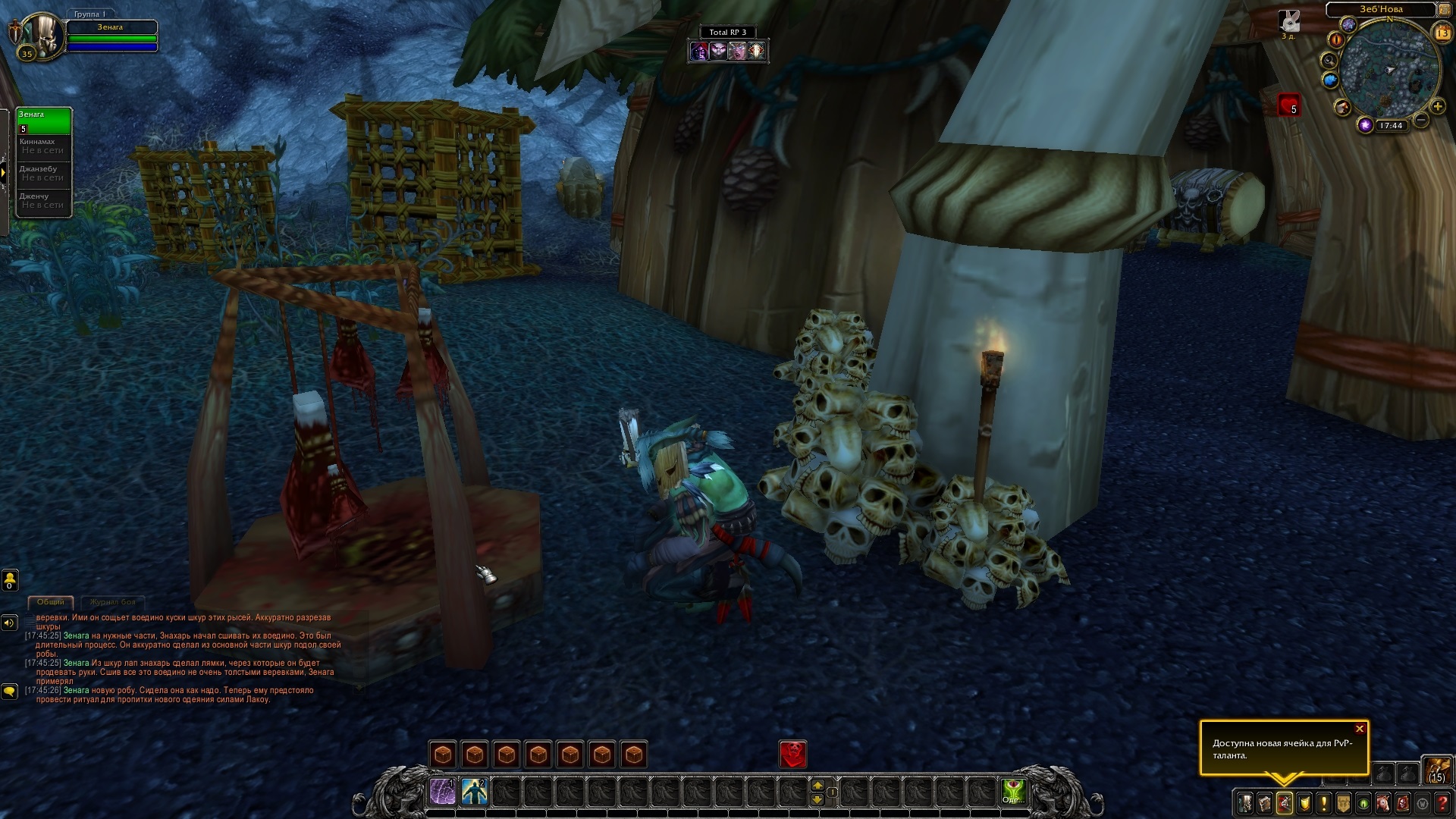Image resolution: width=1456 pixels, height=819 pixels.
Task: Zoom in the minimap with the plus button
Action: [1437, 107]
